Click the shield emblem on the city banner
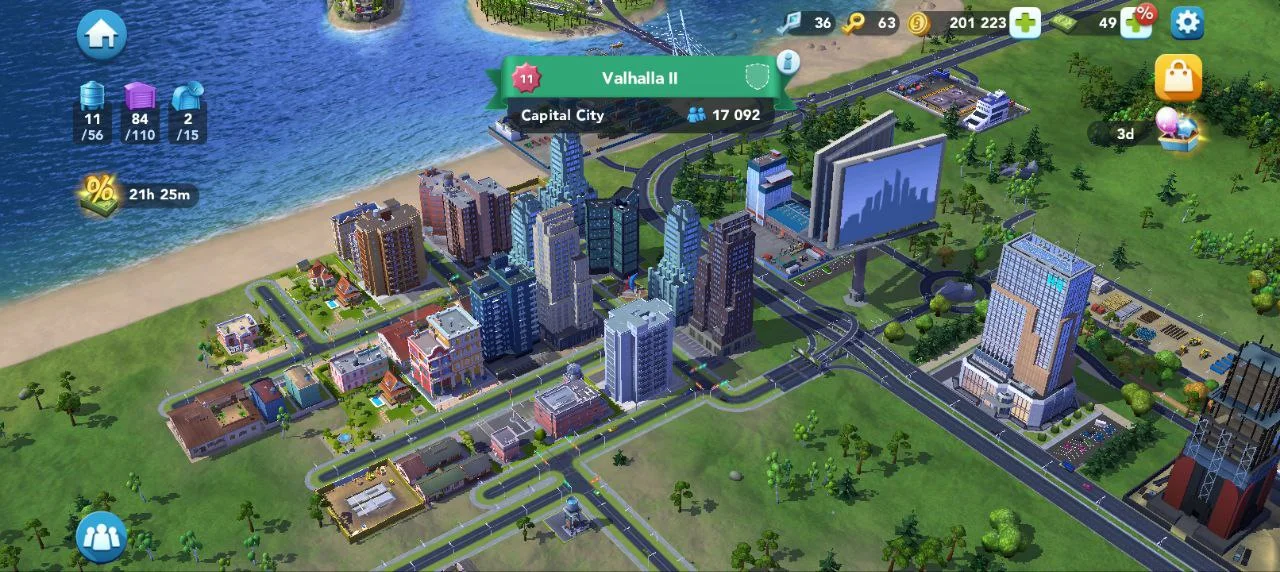This screenshot has width=1280, height=572. [x=757, y=77]
